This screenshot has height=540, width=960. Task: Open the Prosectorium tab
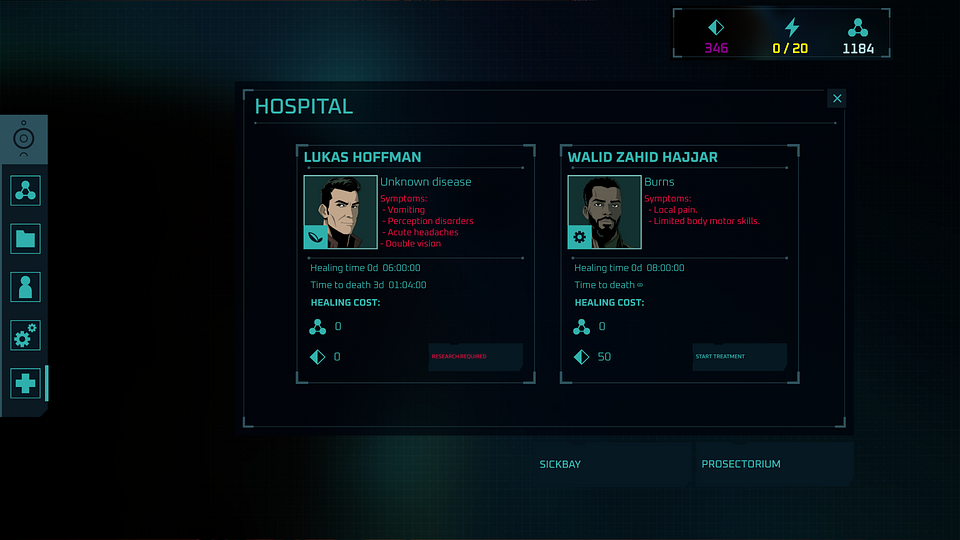[742, 465]
